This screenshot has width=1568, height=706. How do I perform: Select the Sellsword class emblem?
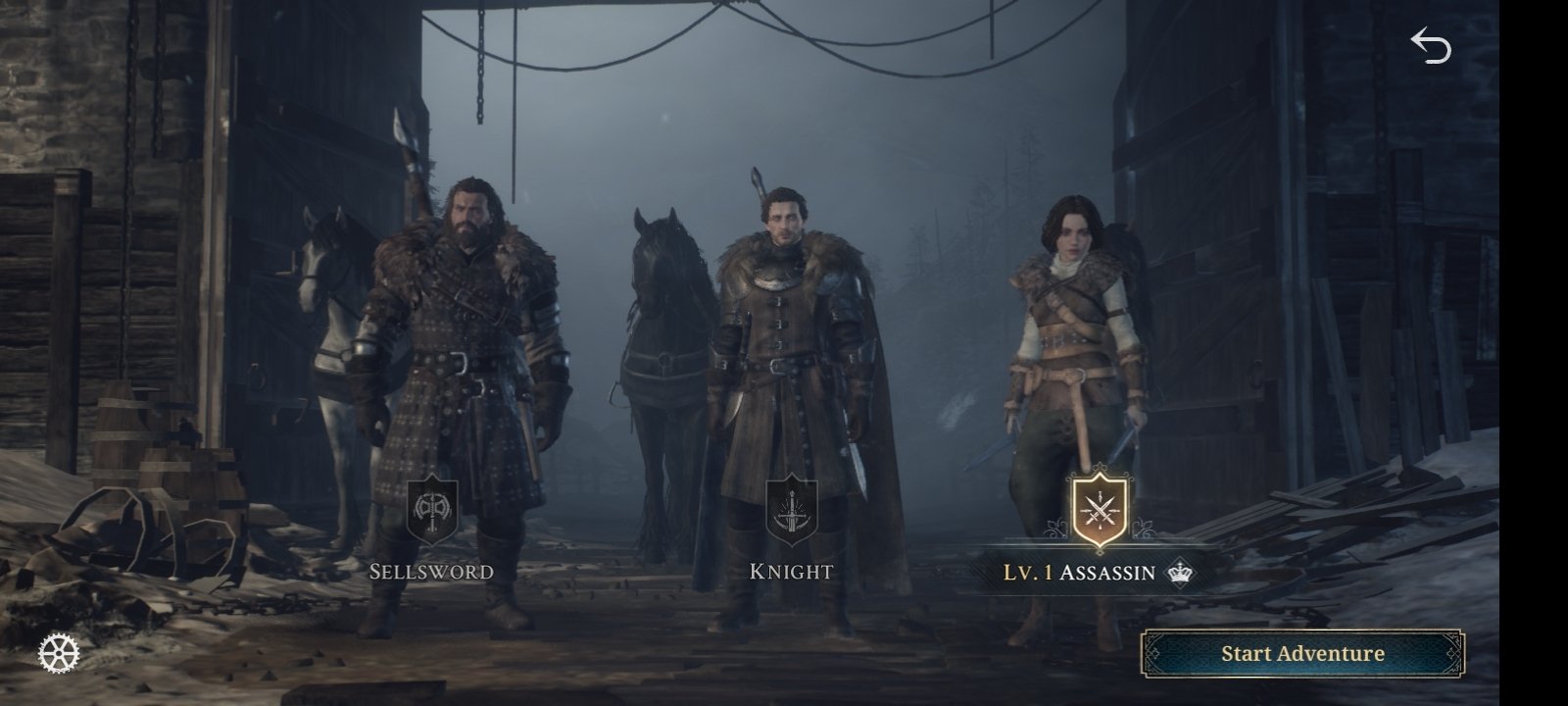click(432, 512)
